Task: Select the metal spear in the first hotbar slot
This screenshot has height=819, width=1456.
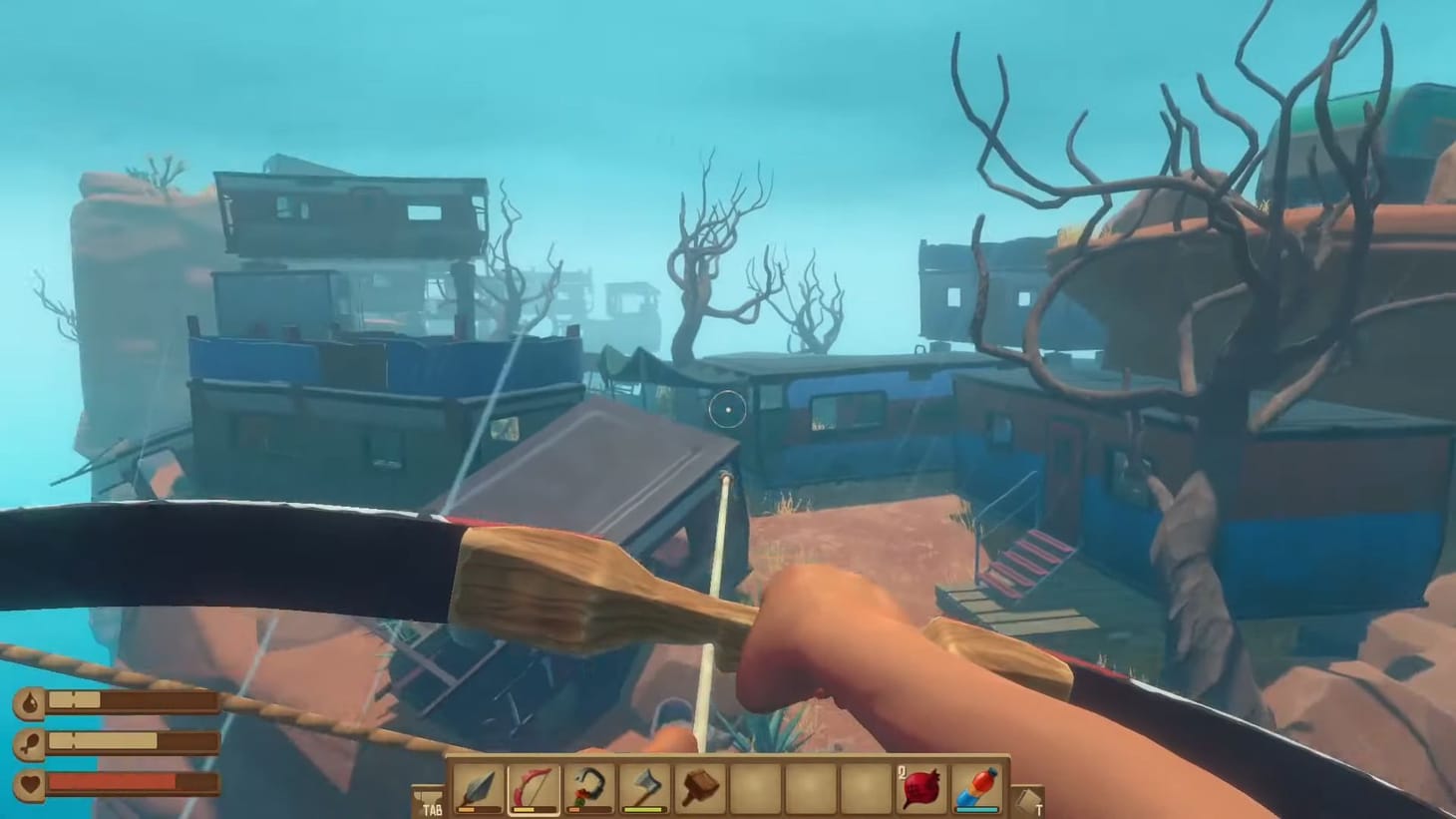Action: pyautogui.click(x=477, y=788)
